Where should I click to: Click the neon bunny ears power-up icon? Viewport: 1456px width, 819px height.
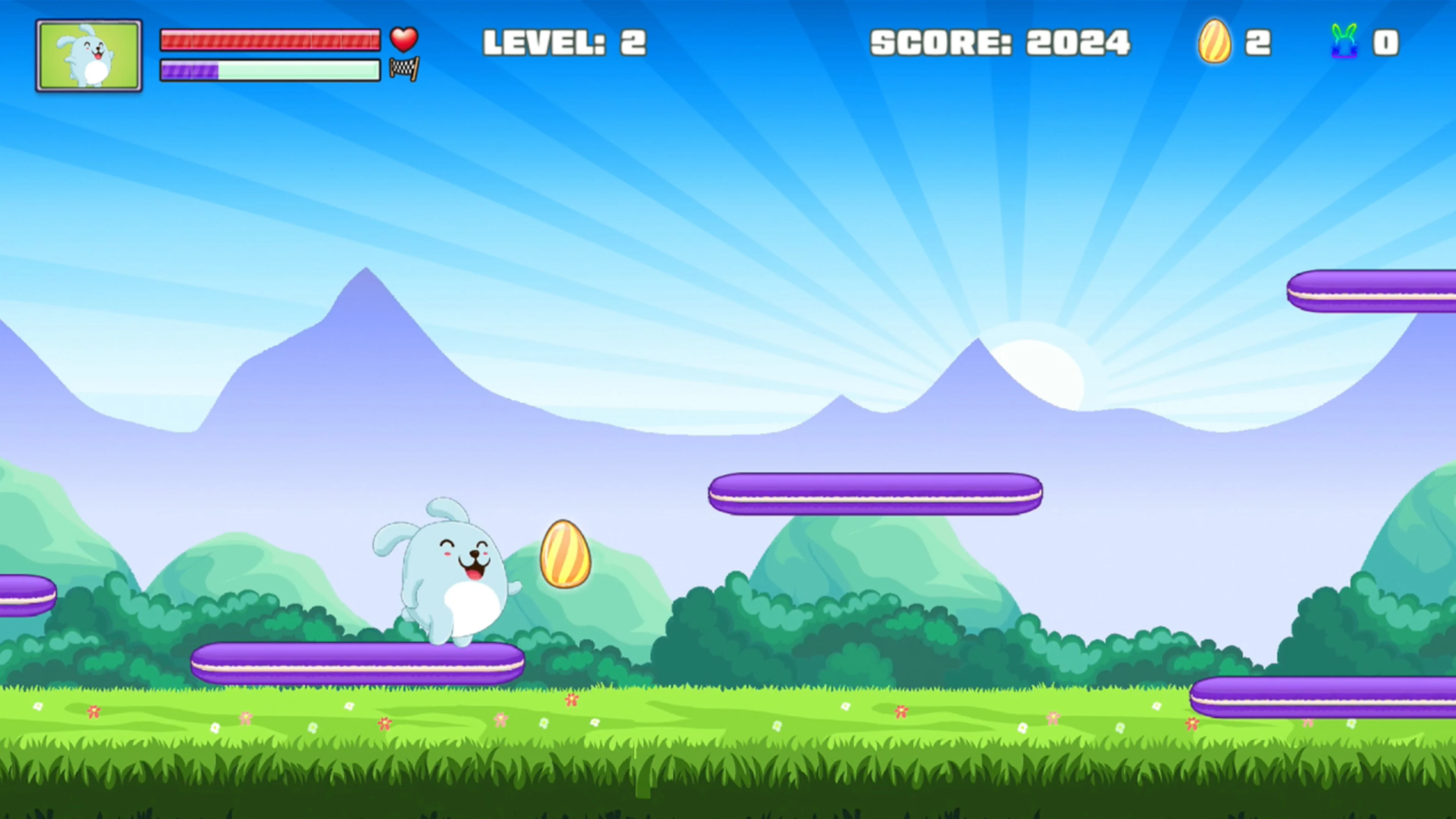[x=1344, y=42]
